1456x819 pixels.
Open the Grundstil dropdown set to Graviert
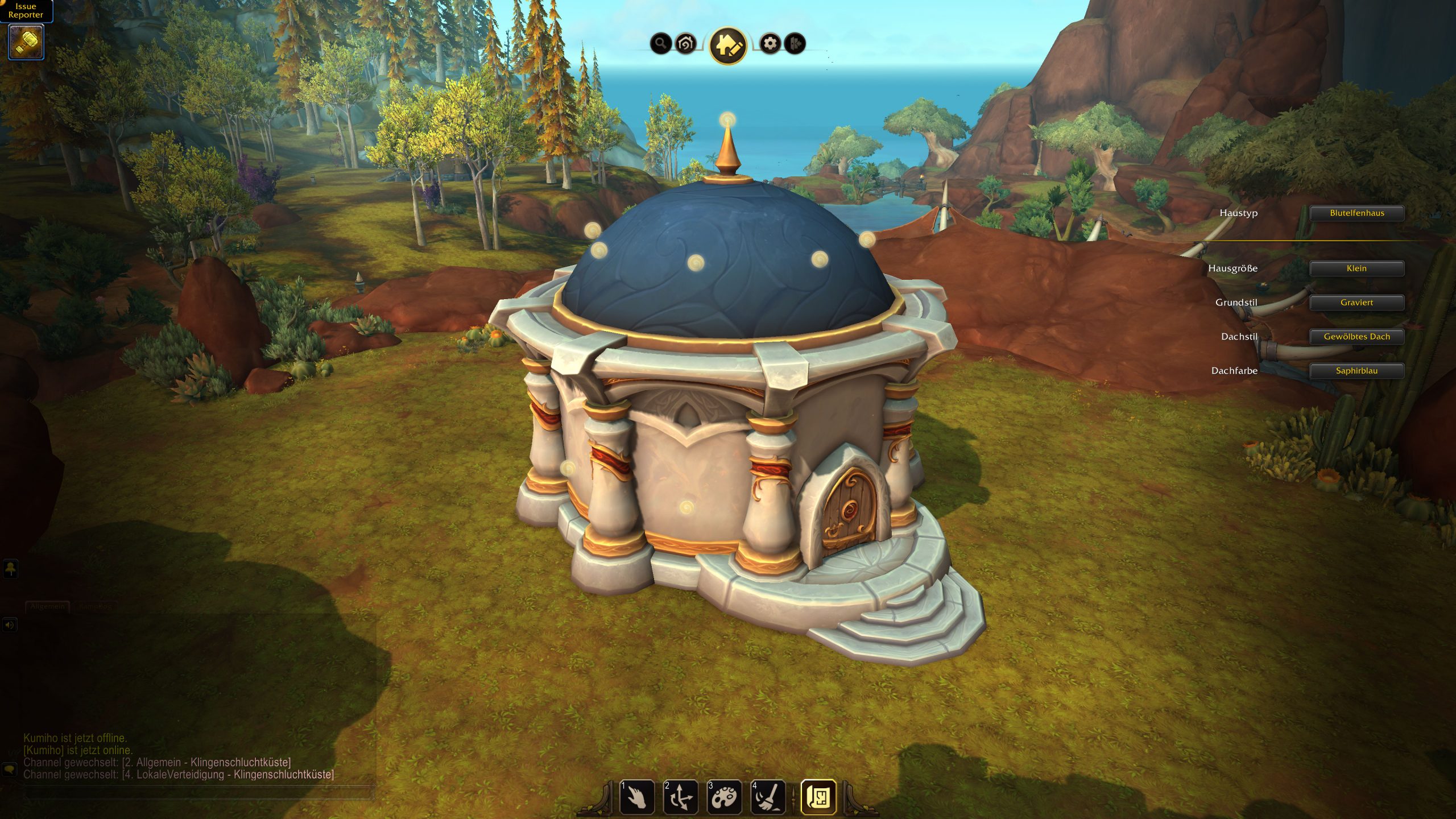pos(1356,303)
